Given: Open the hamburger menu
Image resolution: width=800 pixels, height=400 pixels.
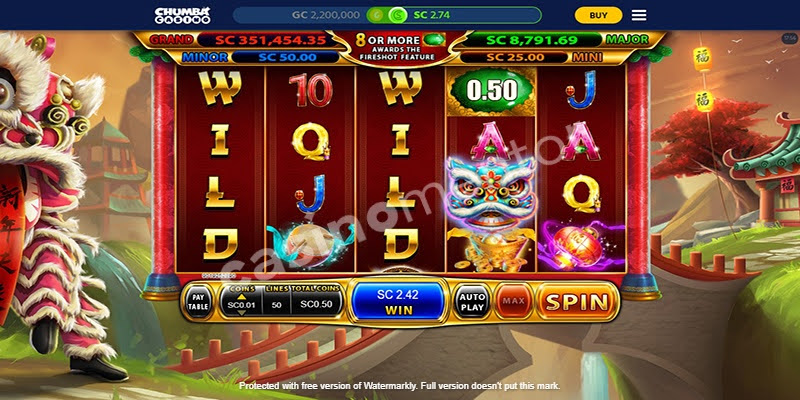Looking at the screenshot, I should [639, 15].
